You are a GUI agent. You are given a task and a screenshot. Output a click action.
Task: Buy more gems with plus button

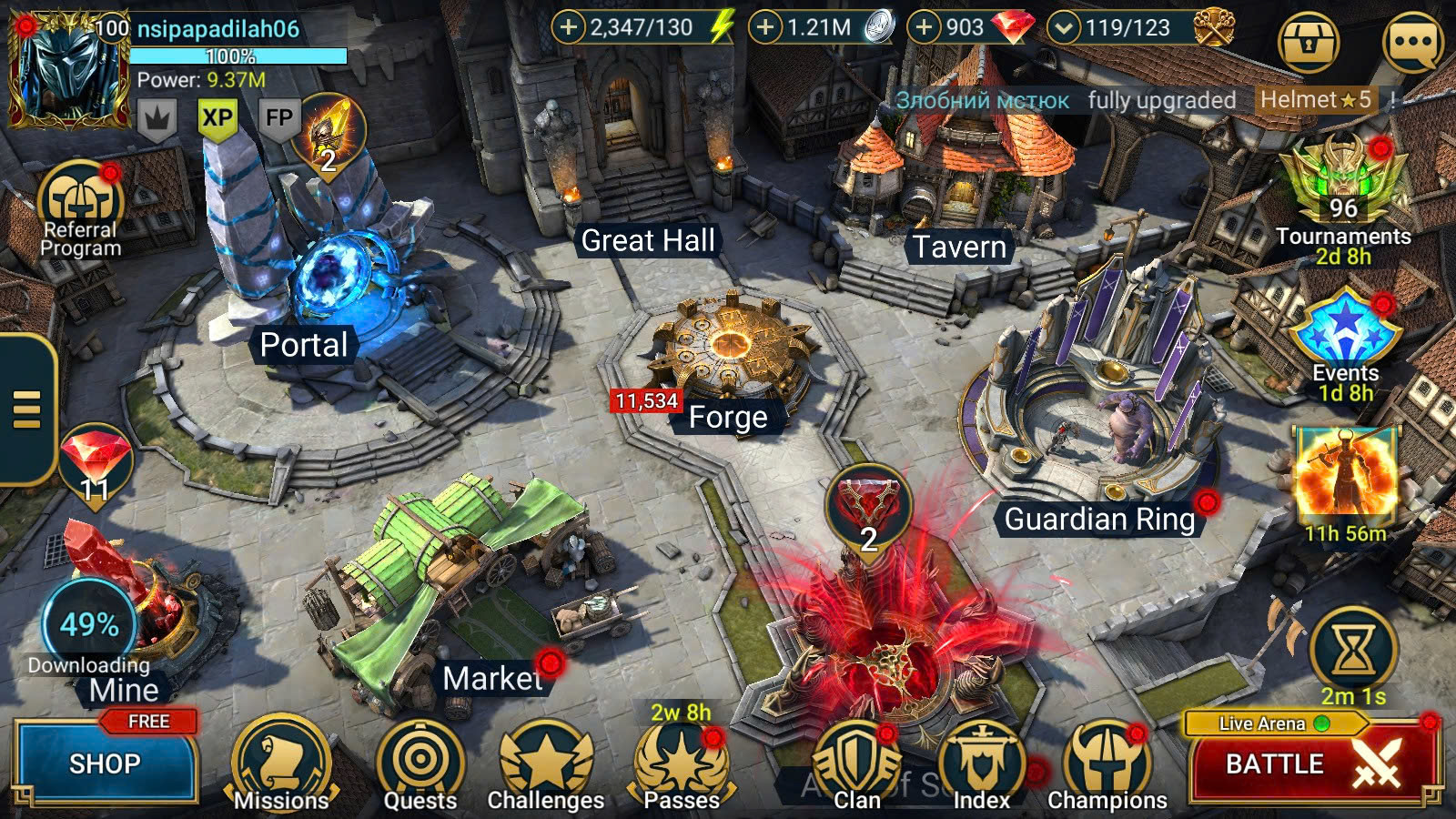(x=924, y=27)
